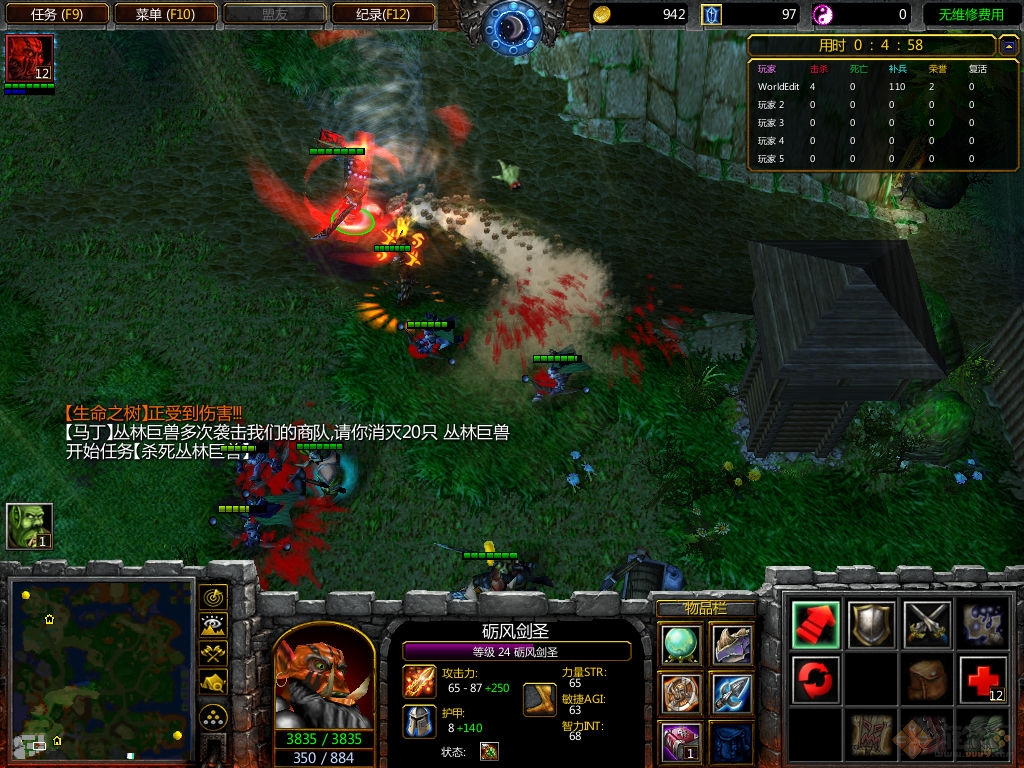Toggle the minimap terrain display button
Viewport: 1024px width, 768px height.
(213, 626)
